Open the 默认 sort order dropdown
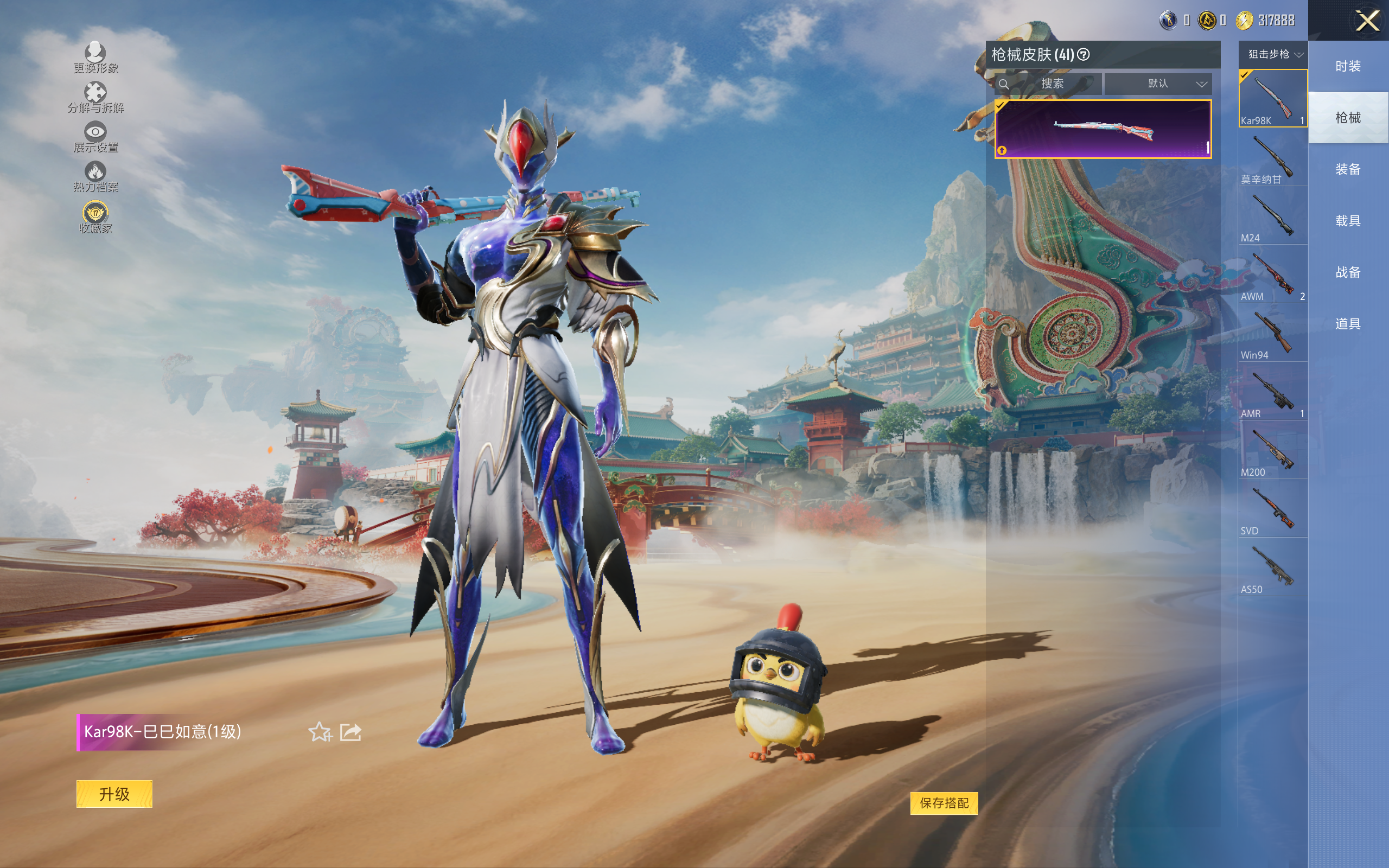The width and height of the screenshot is (1389, 868). point(1158,84)
